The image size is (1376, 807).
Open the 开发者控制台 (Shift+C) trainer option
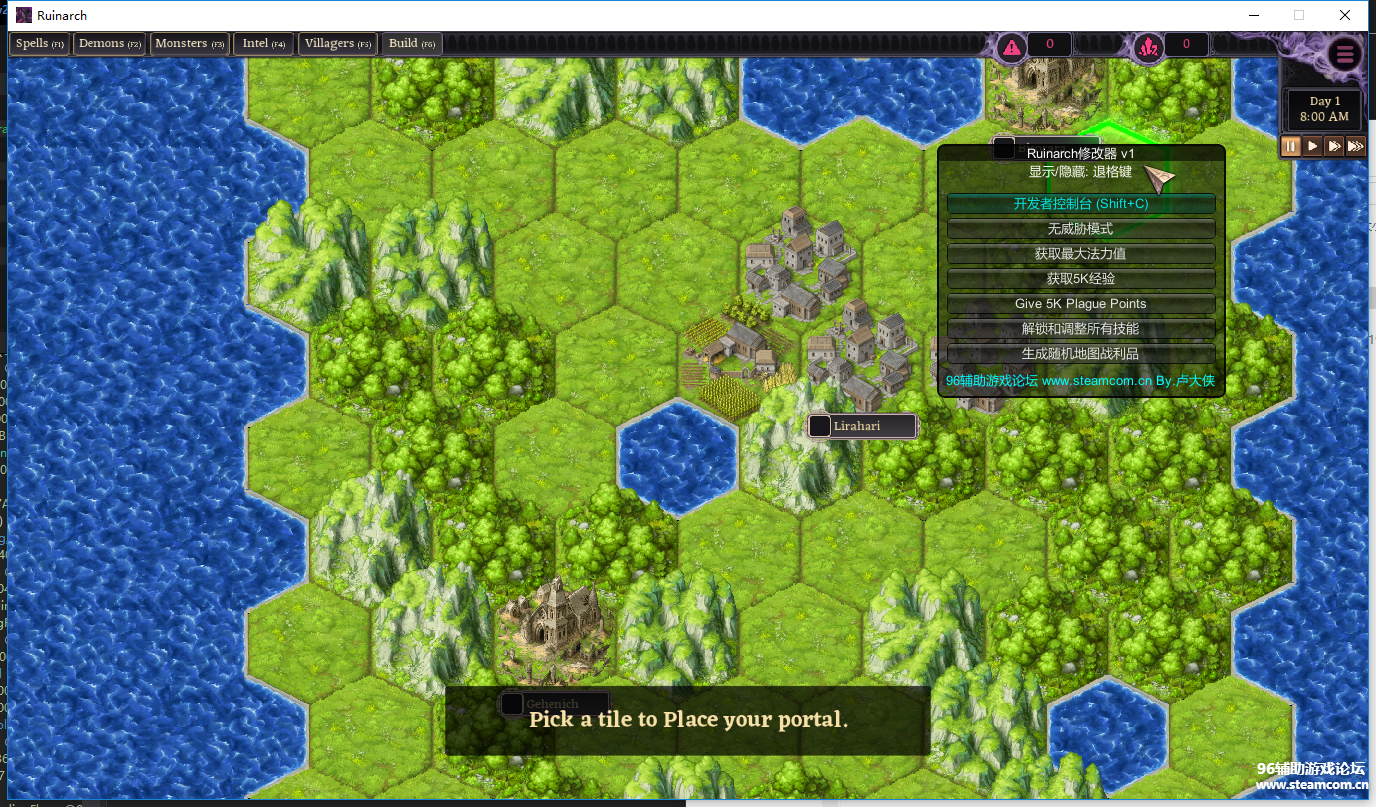[1081, 204]
